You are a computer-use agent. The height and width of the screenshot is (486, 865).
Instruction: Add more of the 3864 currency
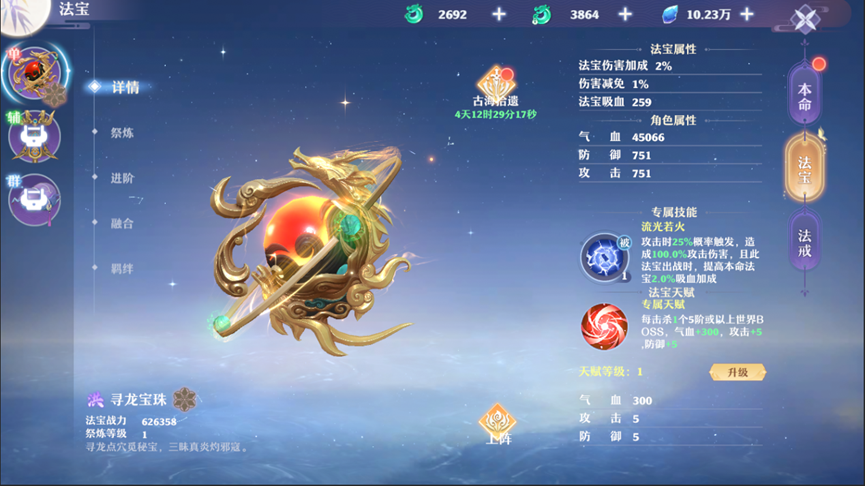coord(625,14)
